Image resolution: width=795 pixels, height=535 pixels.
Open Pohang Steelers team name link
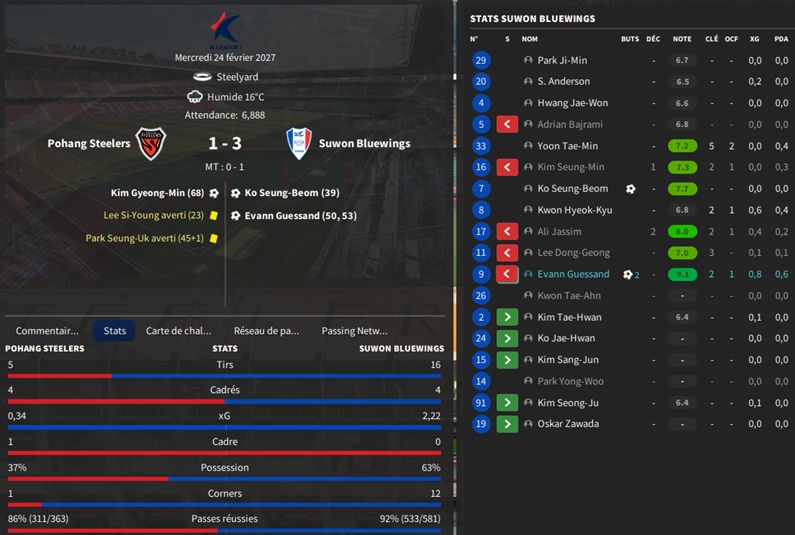click(x=89, y=144)
